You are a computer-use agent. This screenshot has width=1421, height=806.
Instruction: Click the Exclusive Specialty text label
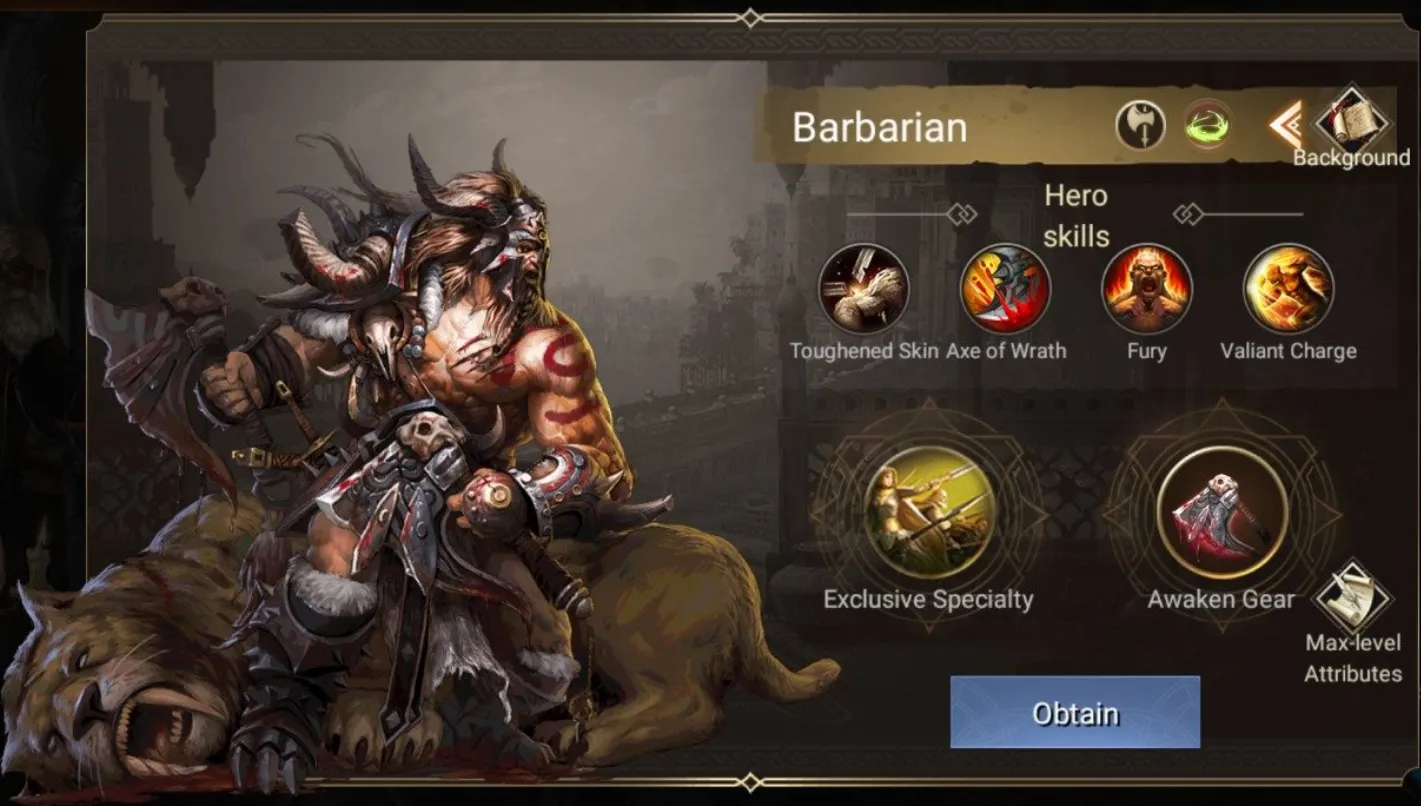point(927,599)
